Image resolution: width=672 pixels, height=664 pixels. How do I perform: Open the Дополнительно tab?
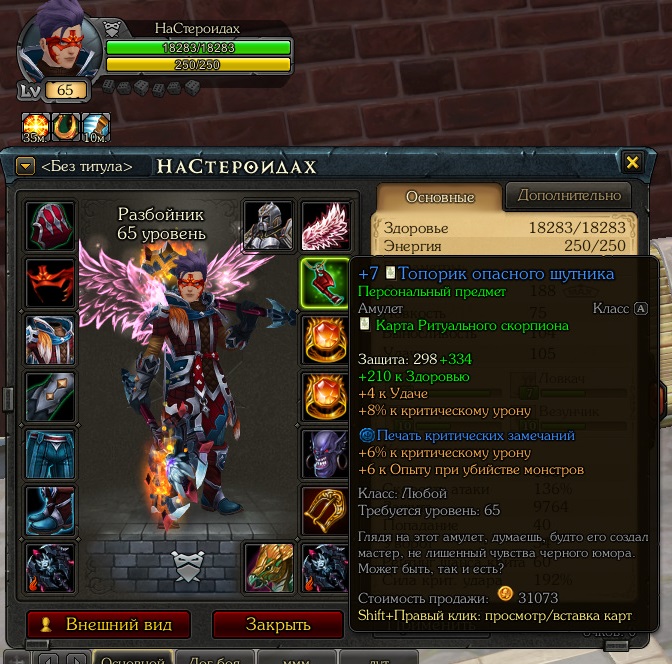coord(567,195)
